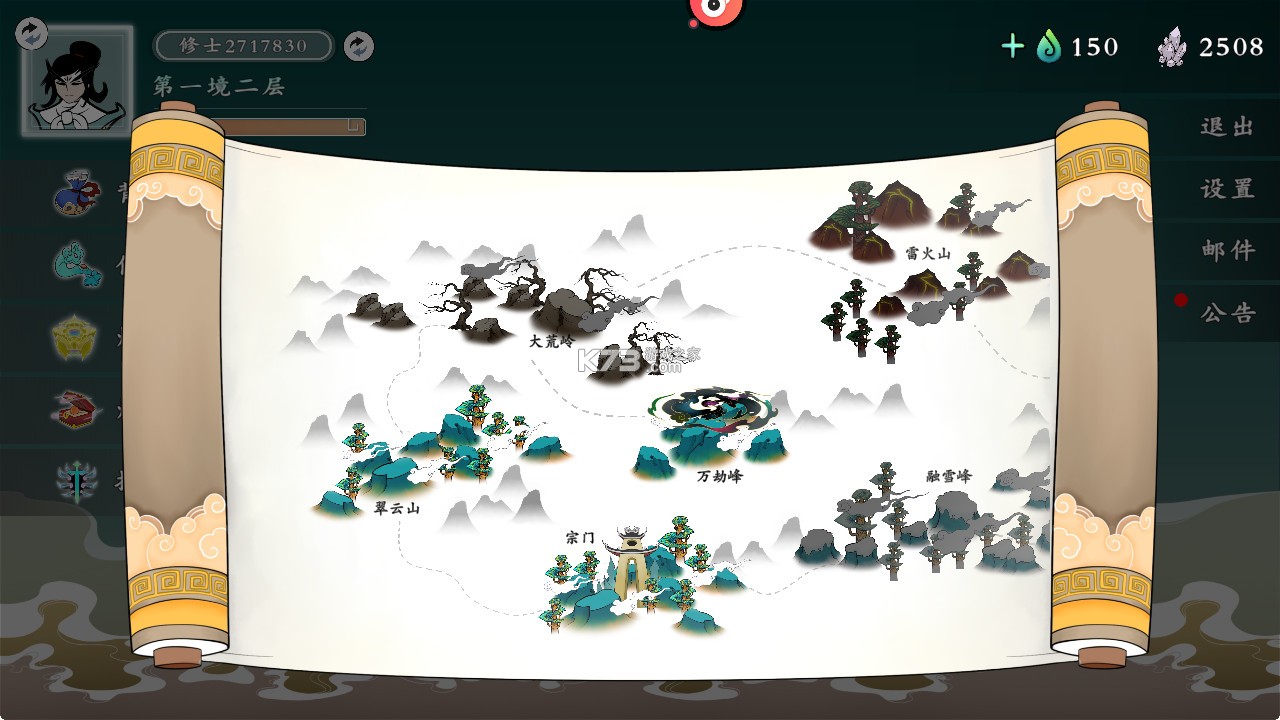Image resolution: width=1280 pixels, height=720 pixels.
Task: Click the swap arrow on the portrait corner
Action: pyautogui.click(x=32, y=33)
